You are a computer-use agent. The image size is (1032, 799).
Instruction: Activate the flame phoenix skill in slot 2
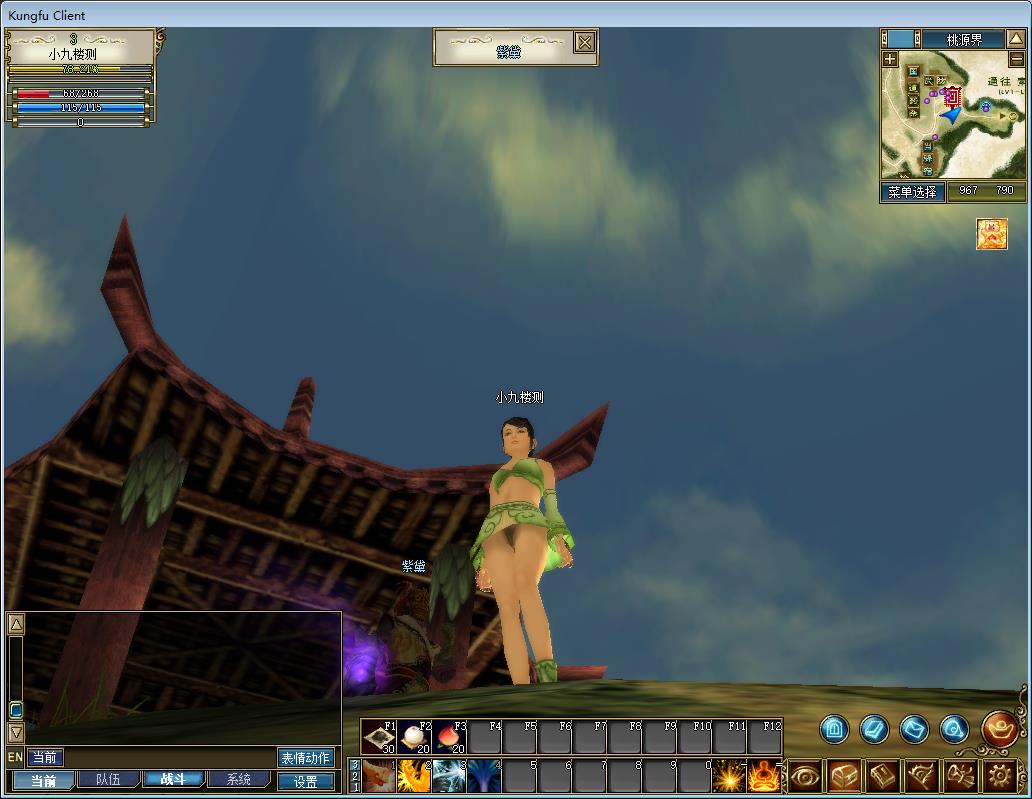413,776
